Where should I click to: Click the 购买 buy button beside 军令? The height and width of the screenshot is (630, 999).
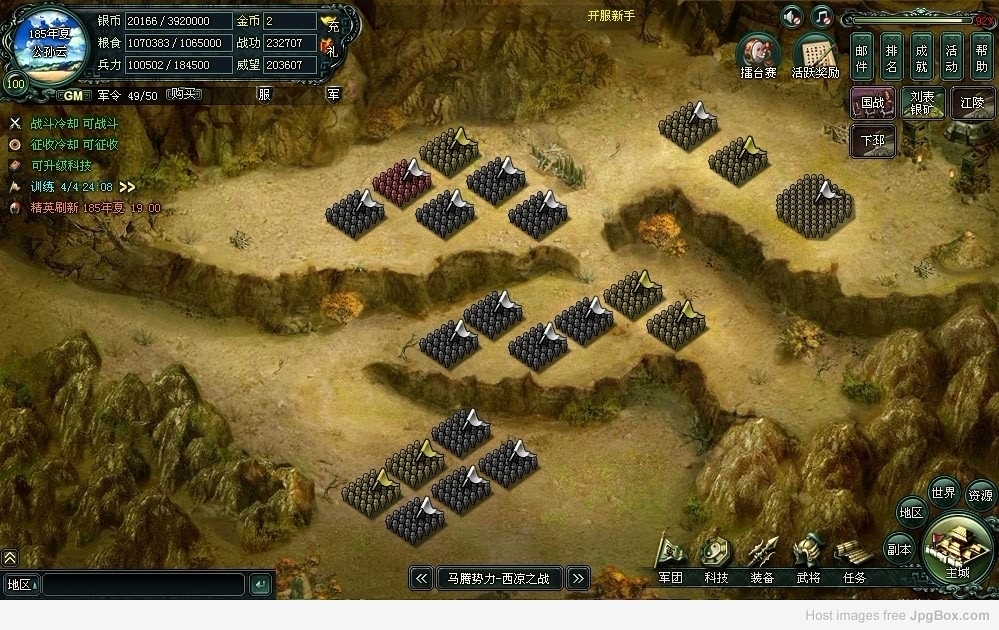(x=182, y=94)
